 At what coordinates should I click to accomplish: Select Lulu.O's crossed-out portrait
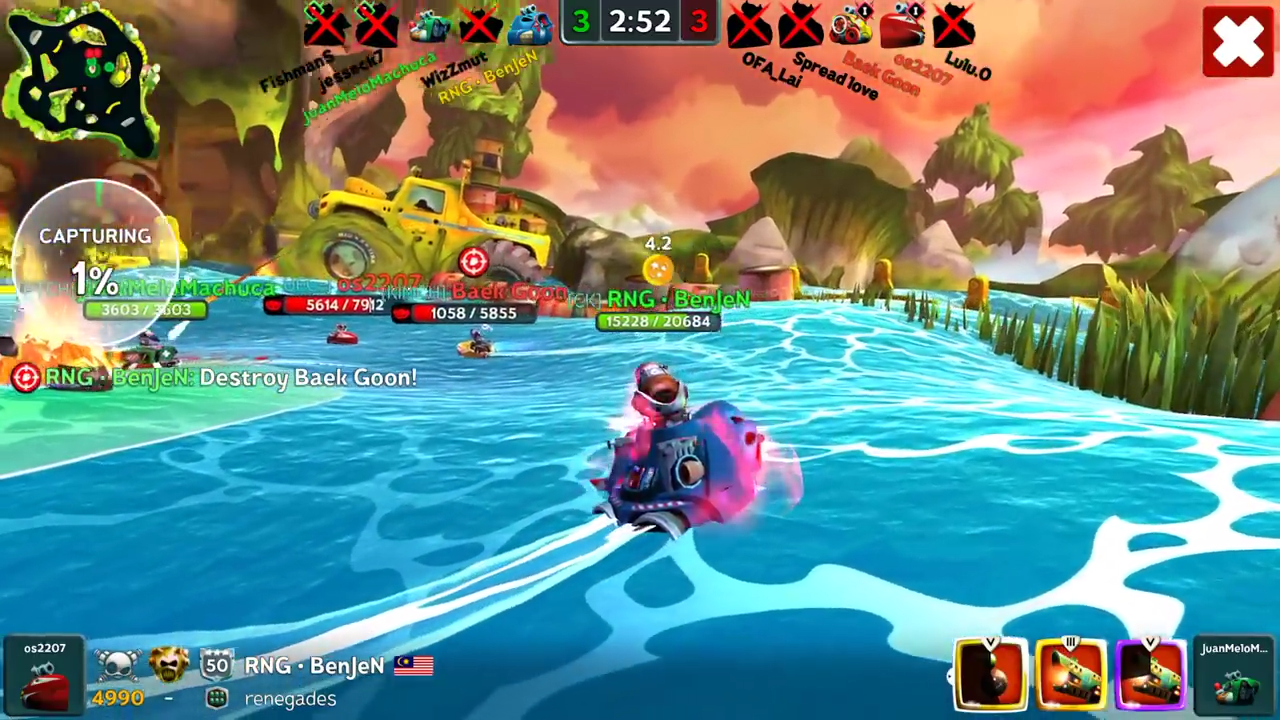[954, 25]
